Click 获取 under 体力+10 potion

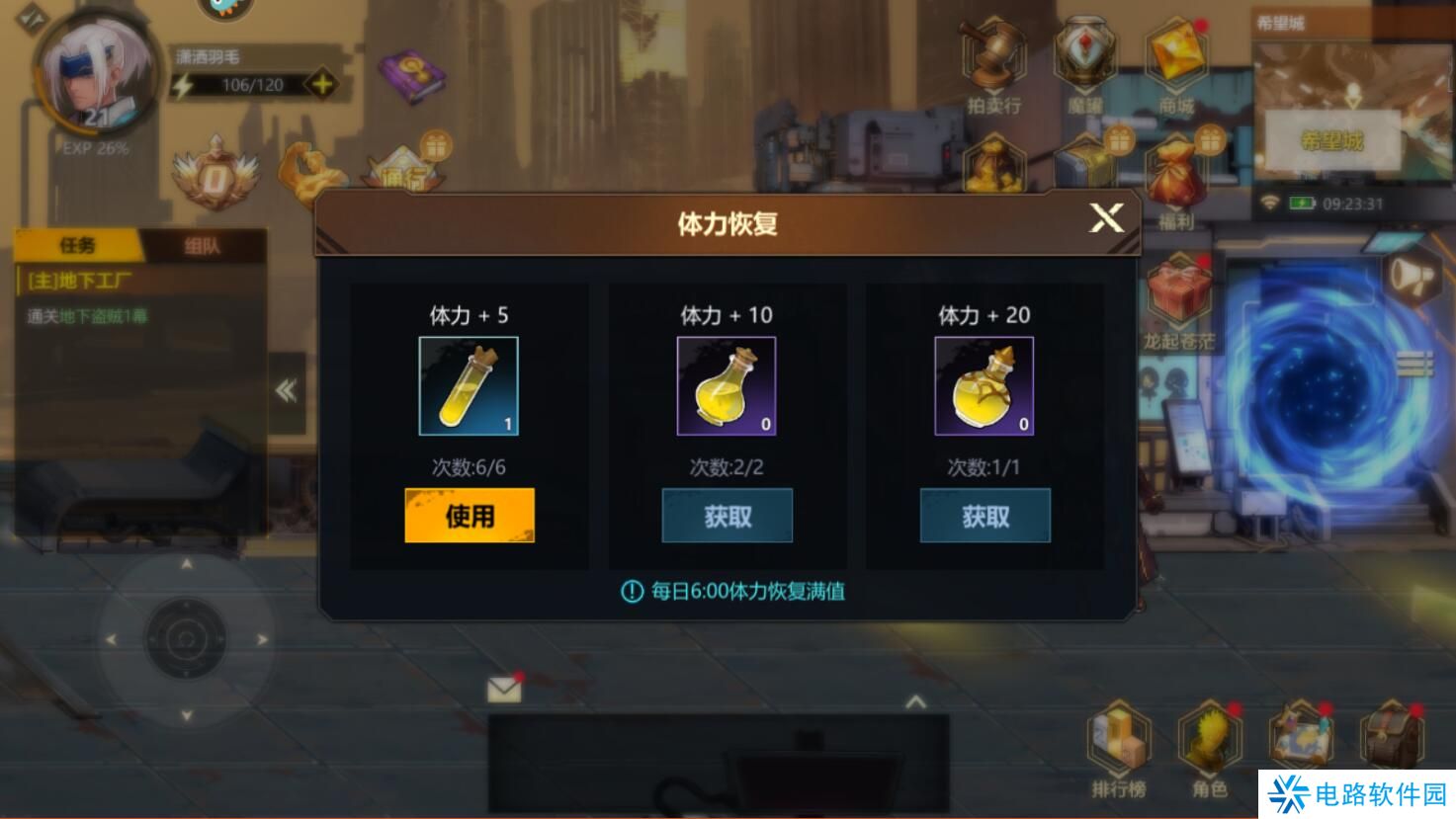pyautogui.click(x=727, y=515)
